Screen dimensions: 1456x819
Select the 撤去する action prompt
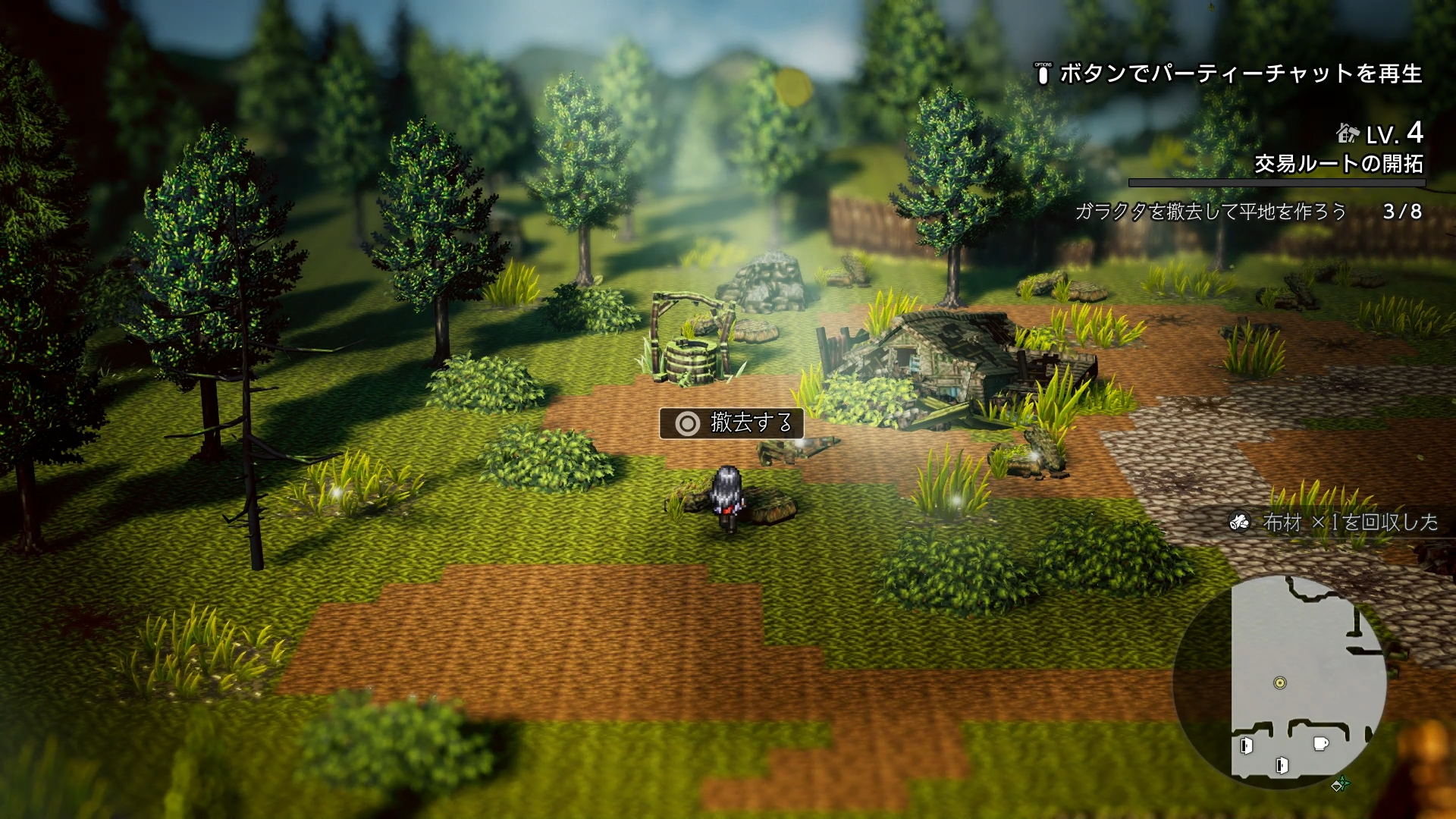(732, 423)
